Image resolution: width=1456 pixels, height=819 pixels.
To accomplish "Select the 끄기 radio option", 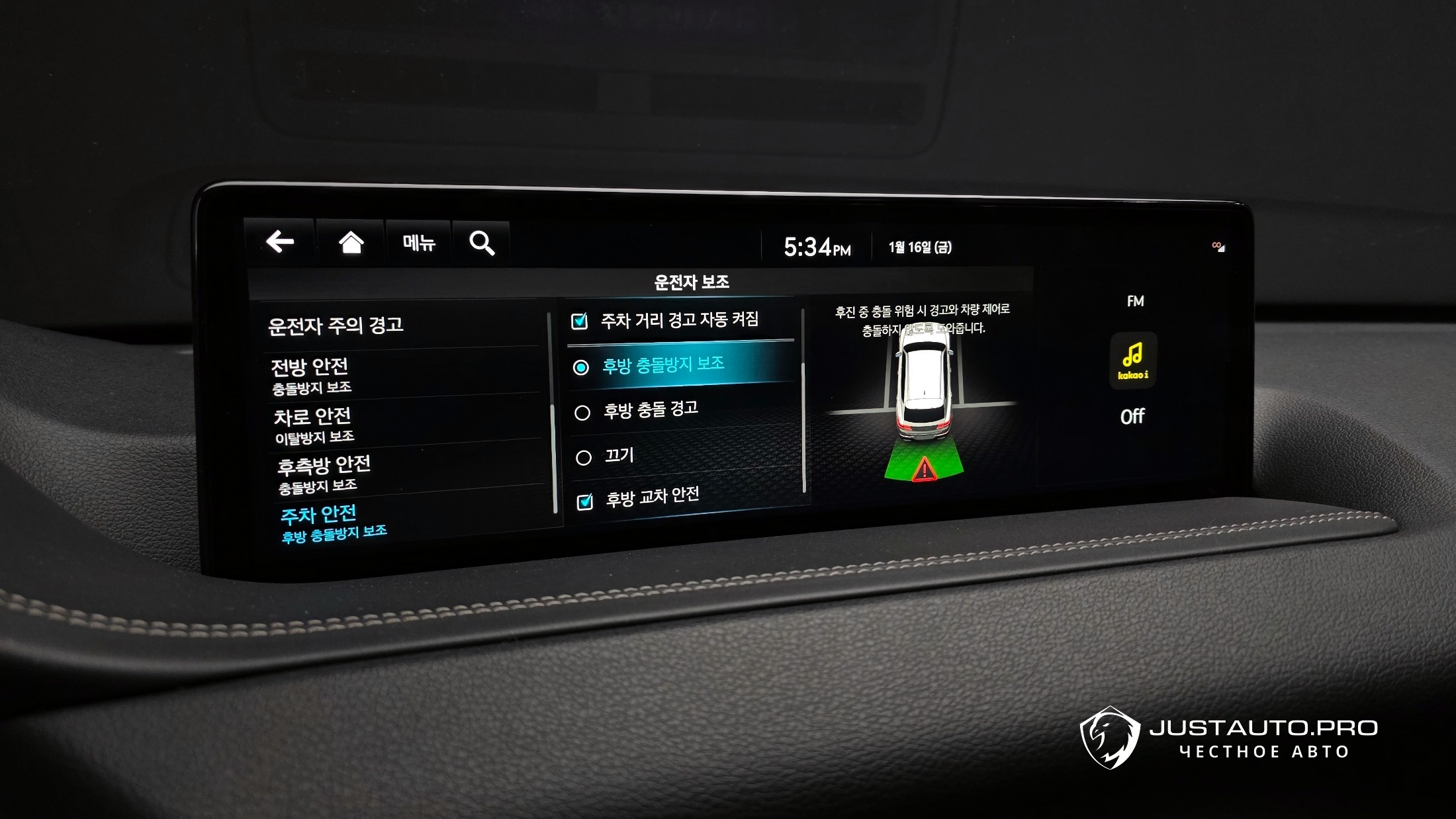I will pos(584,458).
